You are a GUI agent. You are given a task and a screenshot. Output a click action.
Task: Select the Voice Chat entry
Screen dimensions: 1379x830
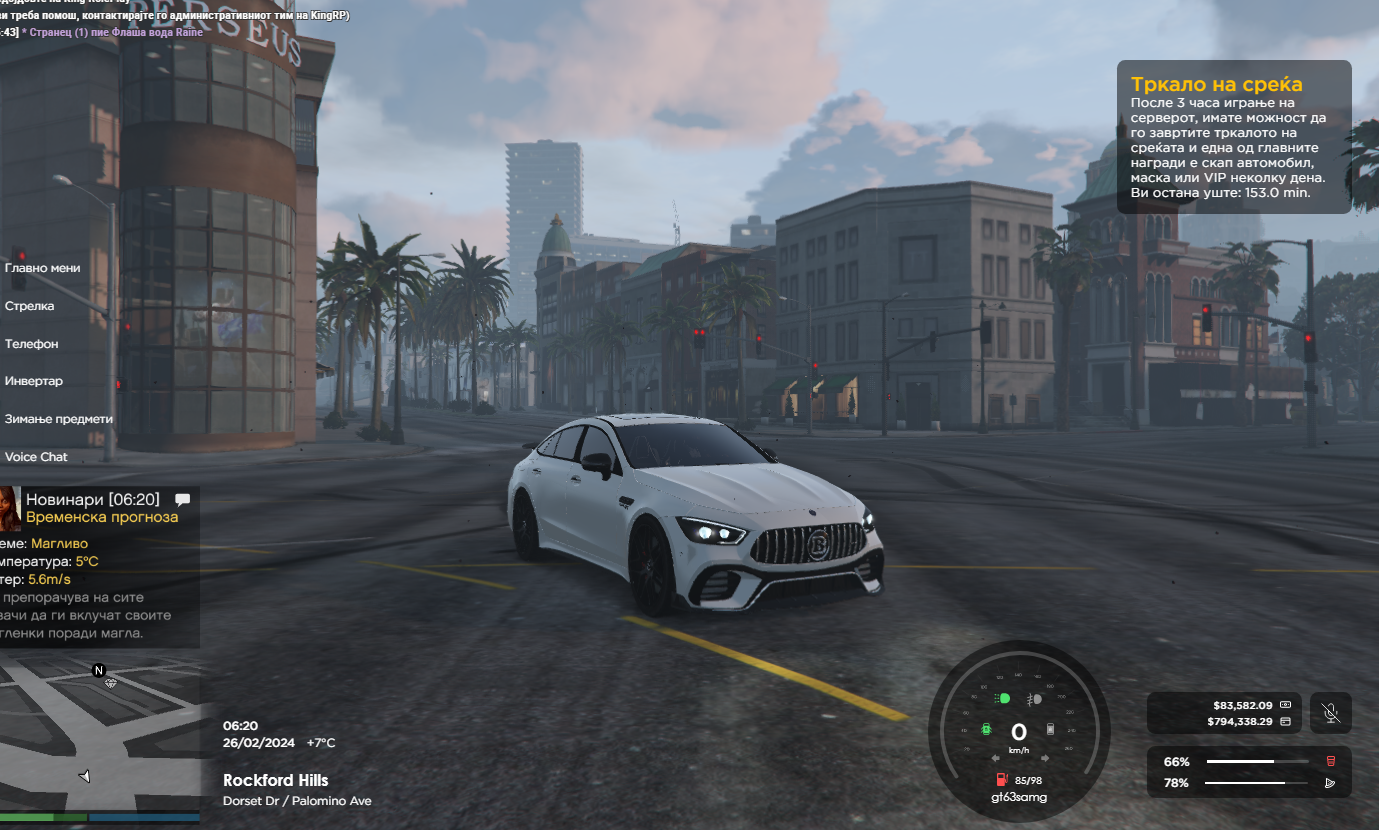[37, 457]
